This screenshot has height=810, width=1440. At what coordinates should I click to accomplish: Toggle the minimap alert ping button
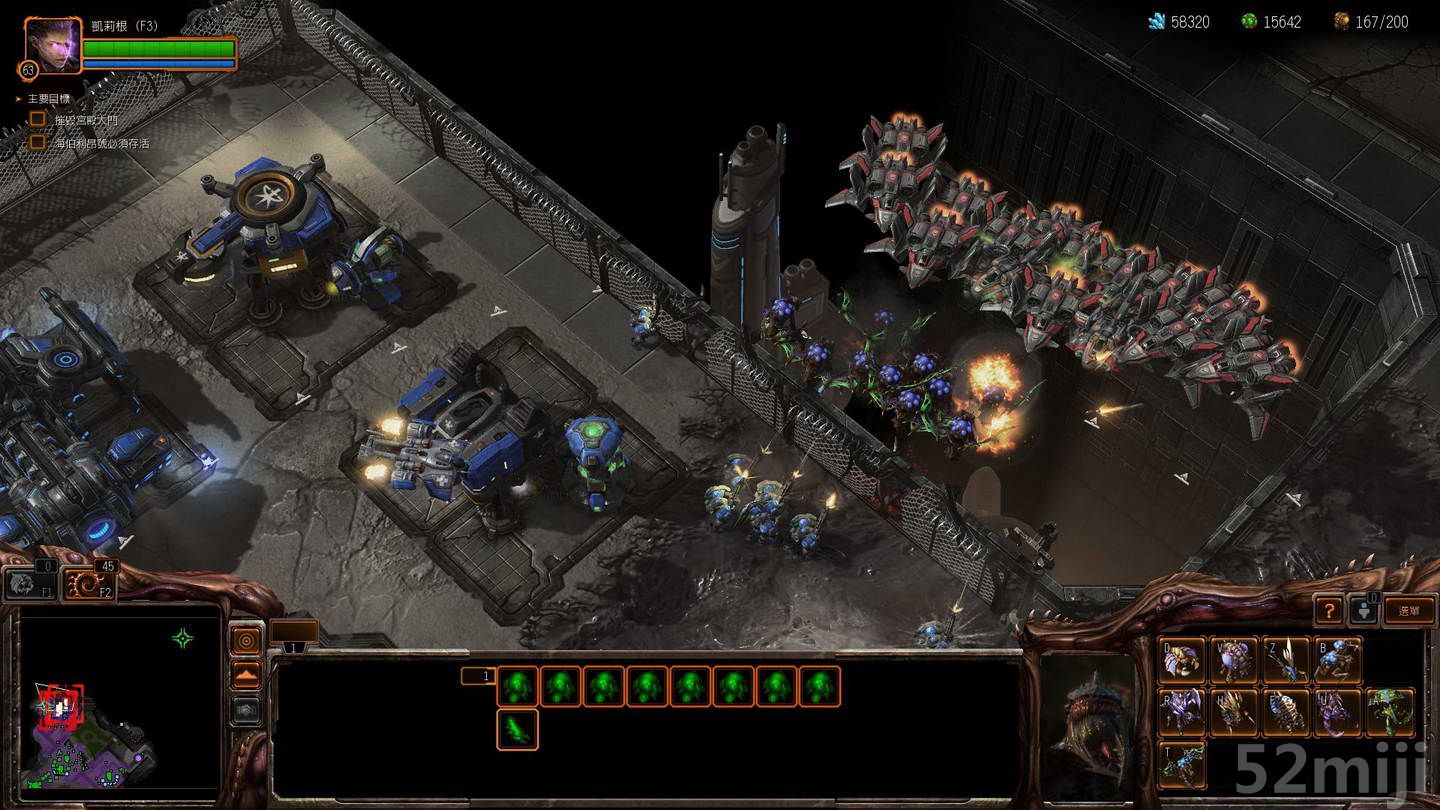(245, 640)
